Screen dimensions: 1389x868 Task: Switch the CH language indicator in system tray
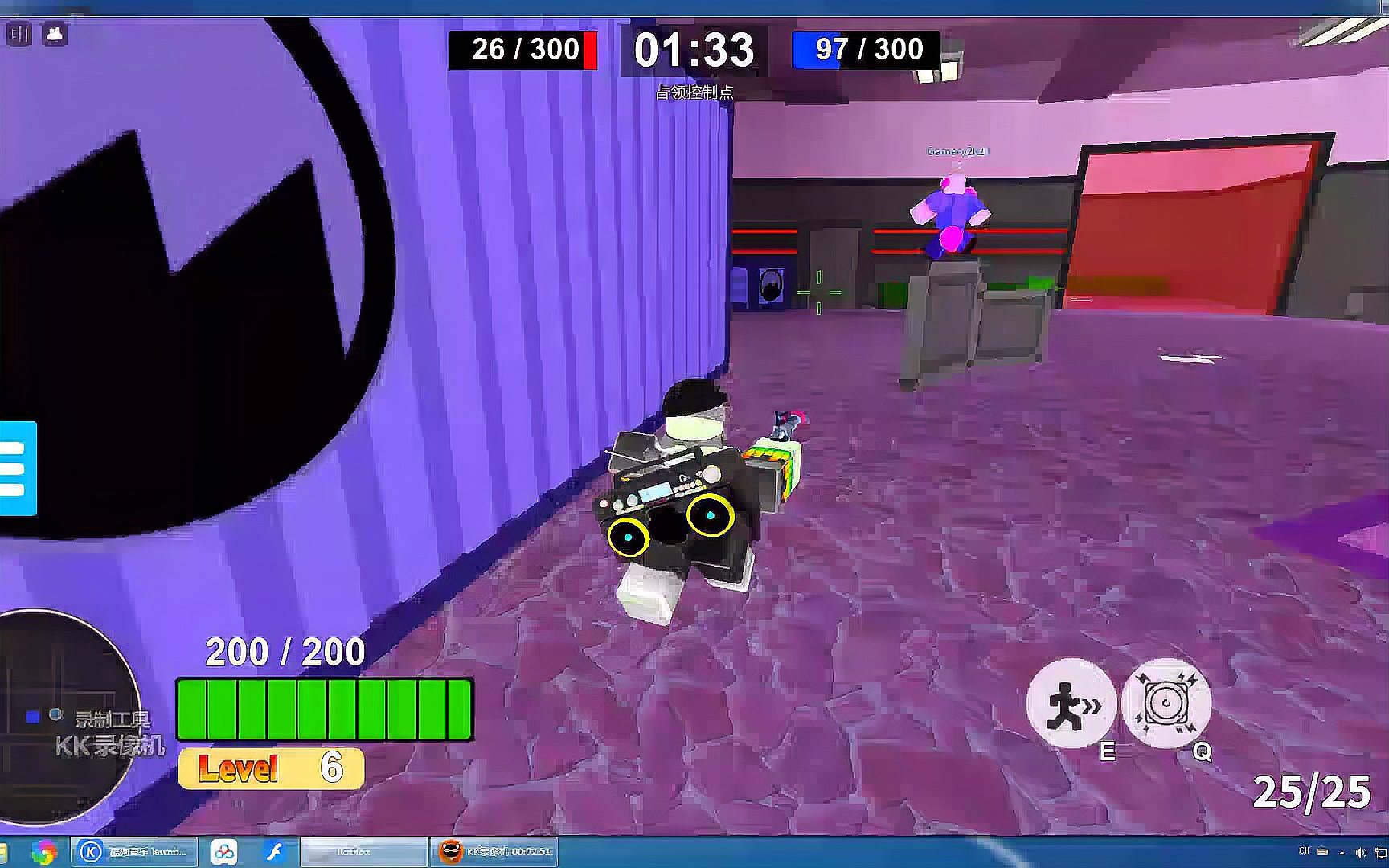[1305, 853]
